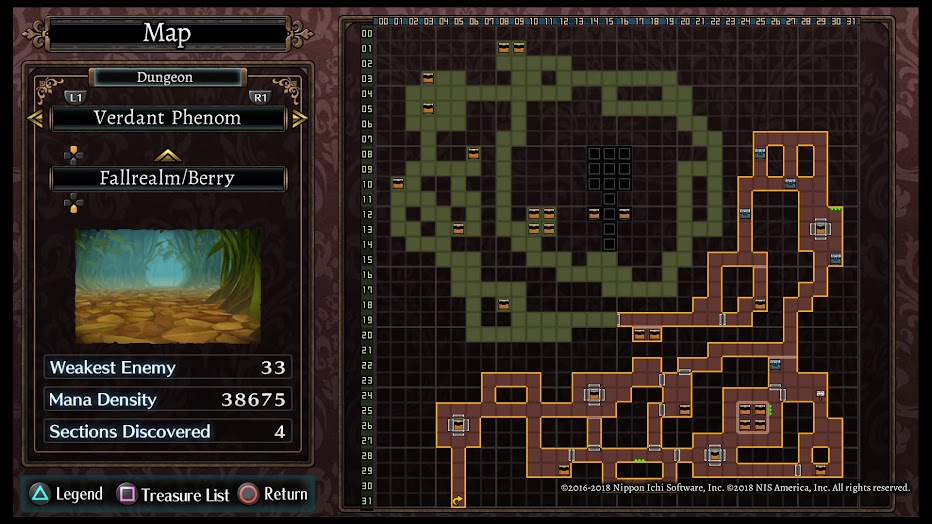Choose the Fallrealm/Berry floor field
This screenshot has width=932, height=524.
point(167,179)
